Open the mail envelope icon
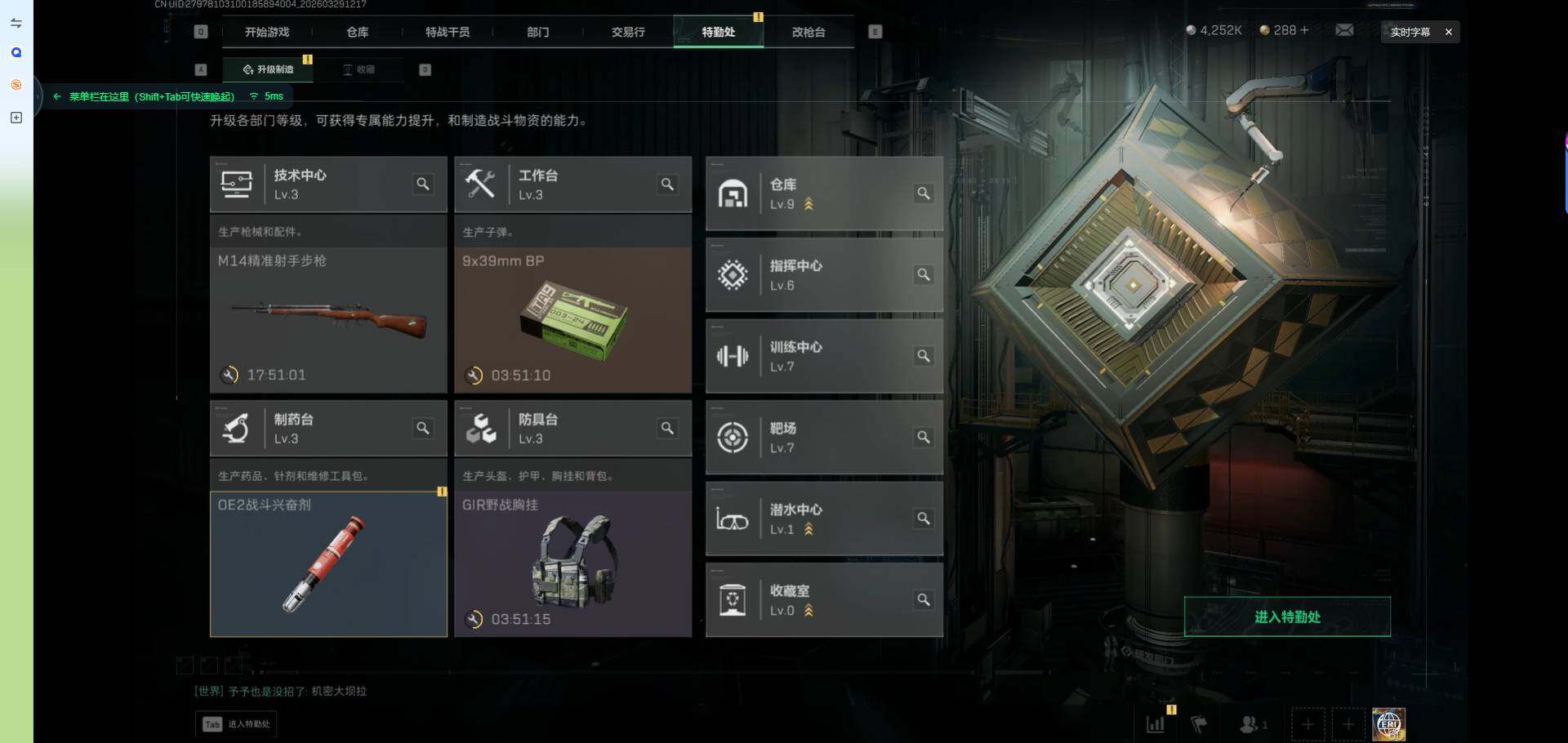1568x743 pixels. click(1344, 30)
